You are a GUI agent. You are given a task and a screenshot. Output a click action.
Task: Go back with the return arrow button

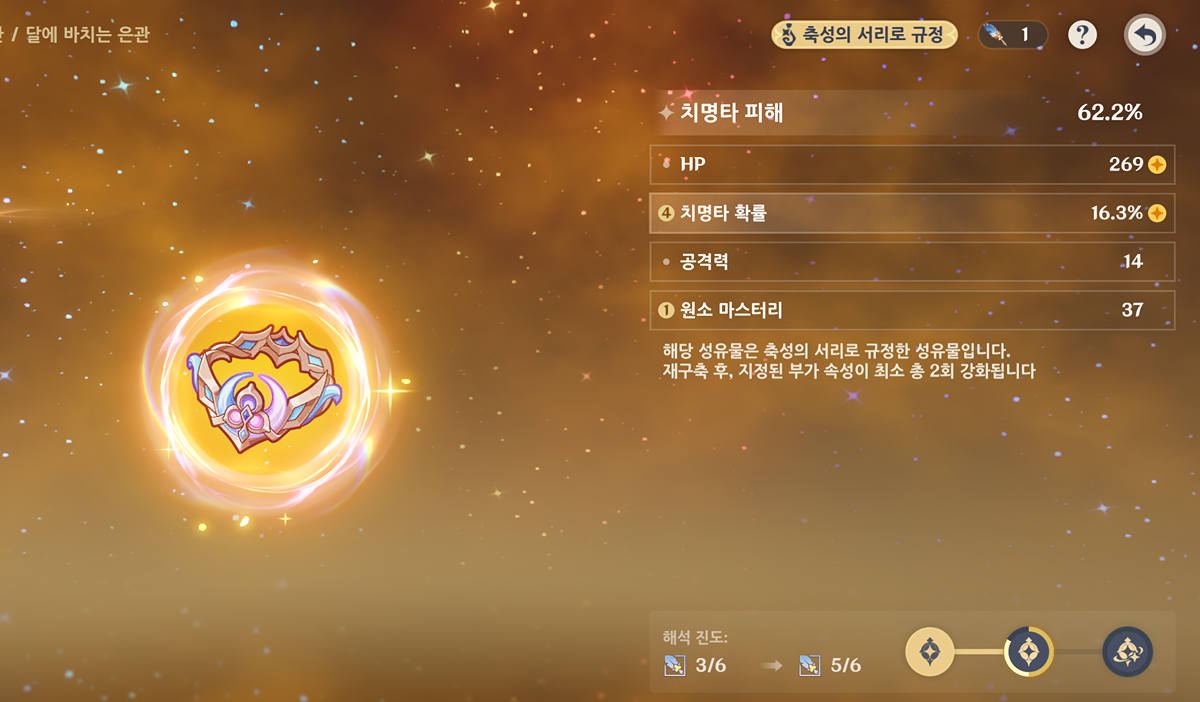(1144, 35)
